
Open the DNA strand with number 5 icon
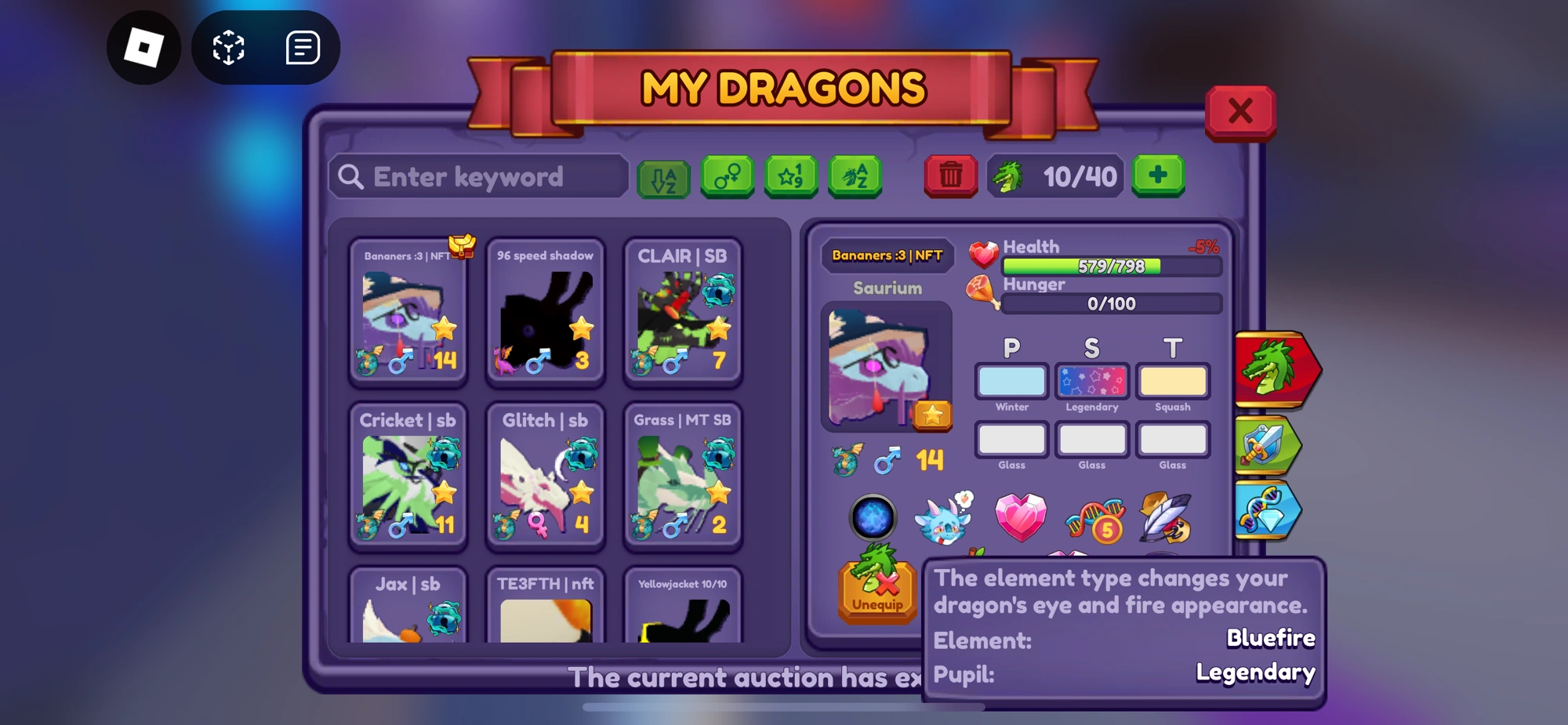point(1095,518)
